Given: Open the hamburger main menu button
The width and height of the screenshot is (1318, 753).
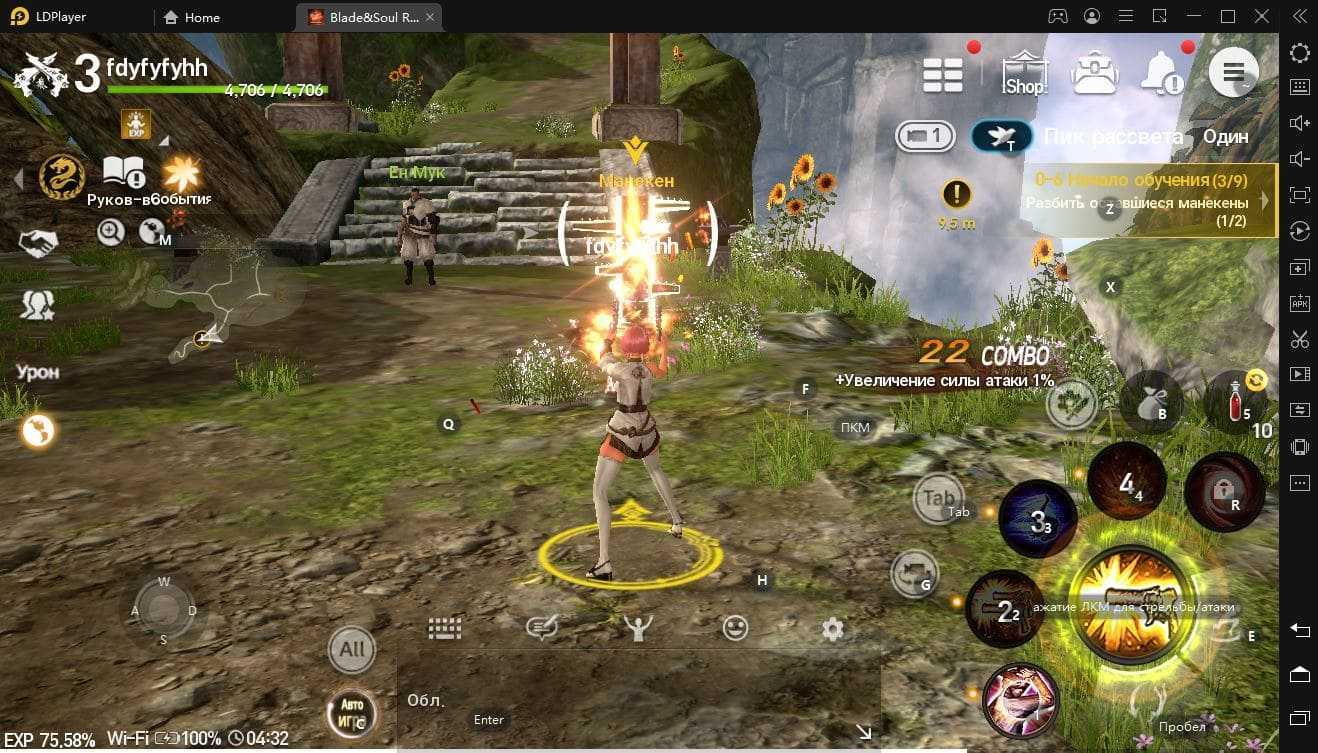Looking at the screenshot, I should [1233, 72].
